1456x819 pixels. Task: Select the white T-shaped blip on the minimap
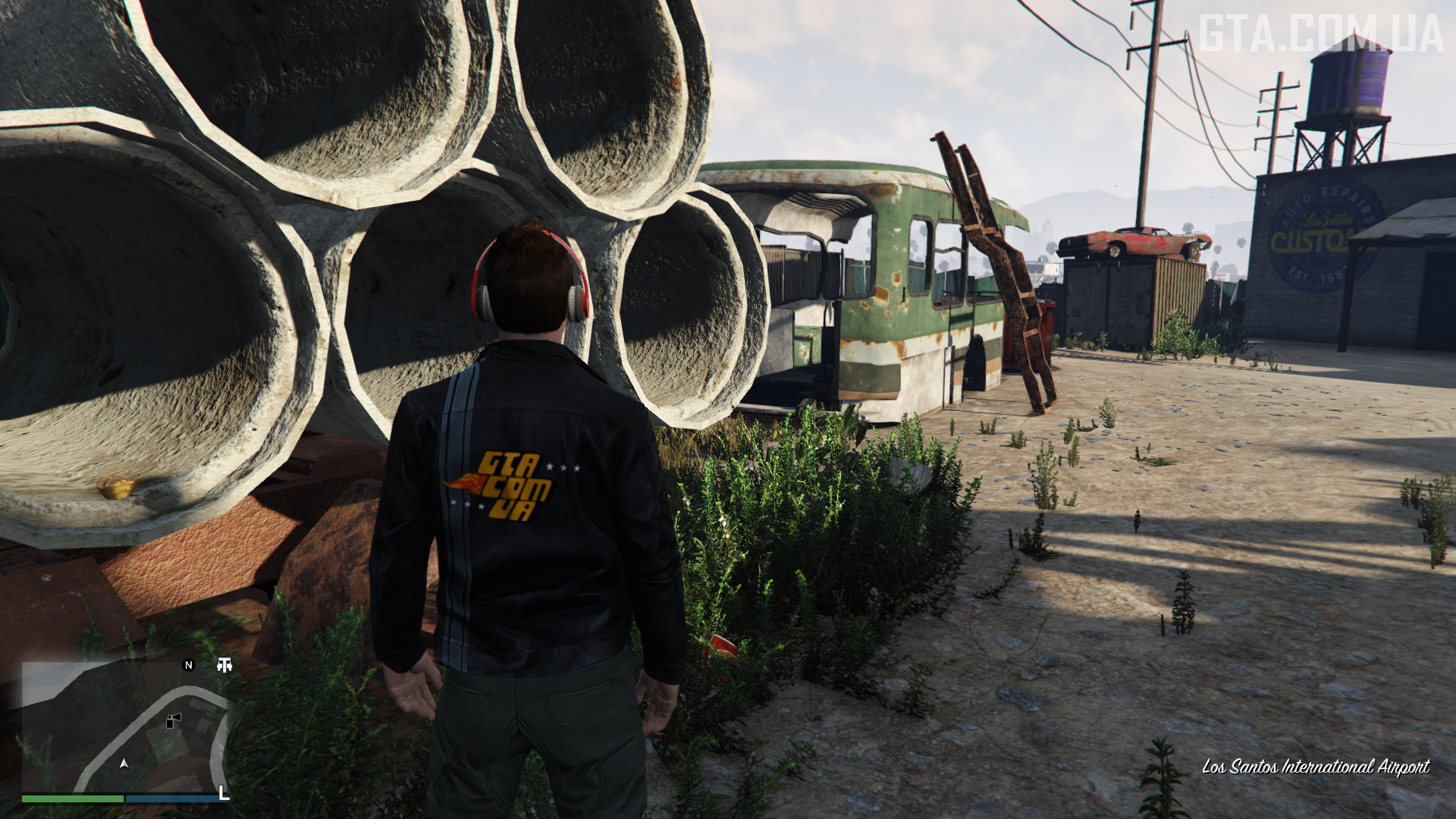pos(224,665)
